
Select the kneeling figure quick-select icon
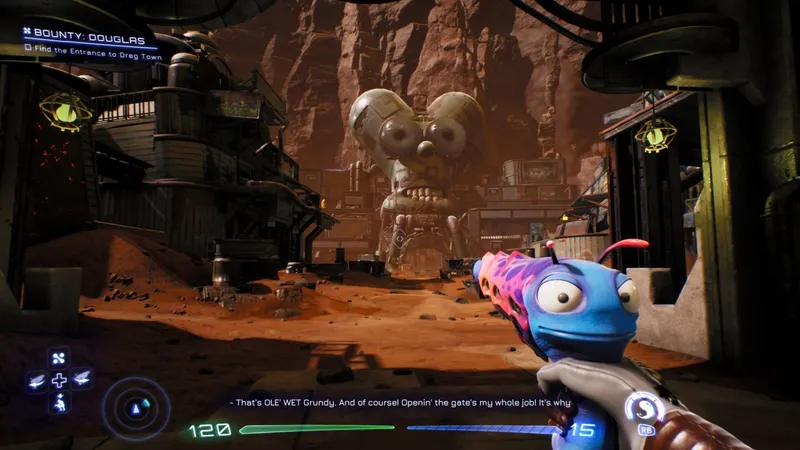(x=59, y=402)
